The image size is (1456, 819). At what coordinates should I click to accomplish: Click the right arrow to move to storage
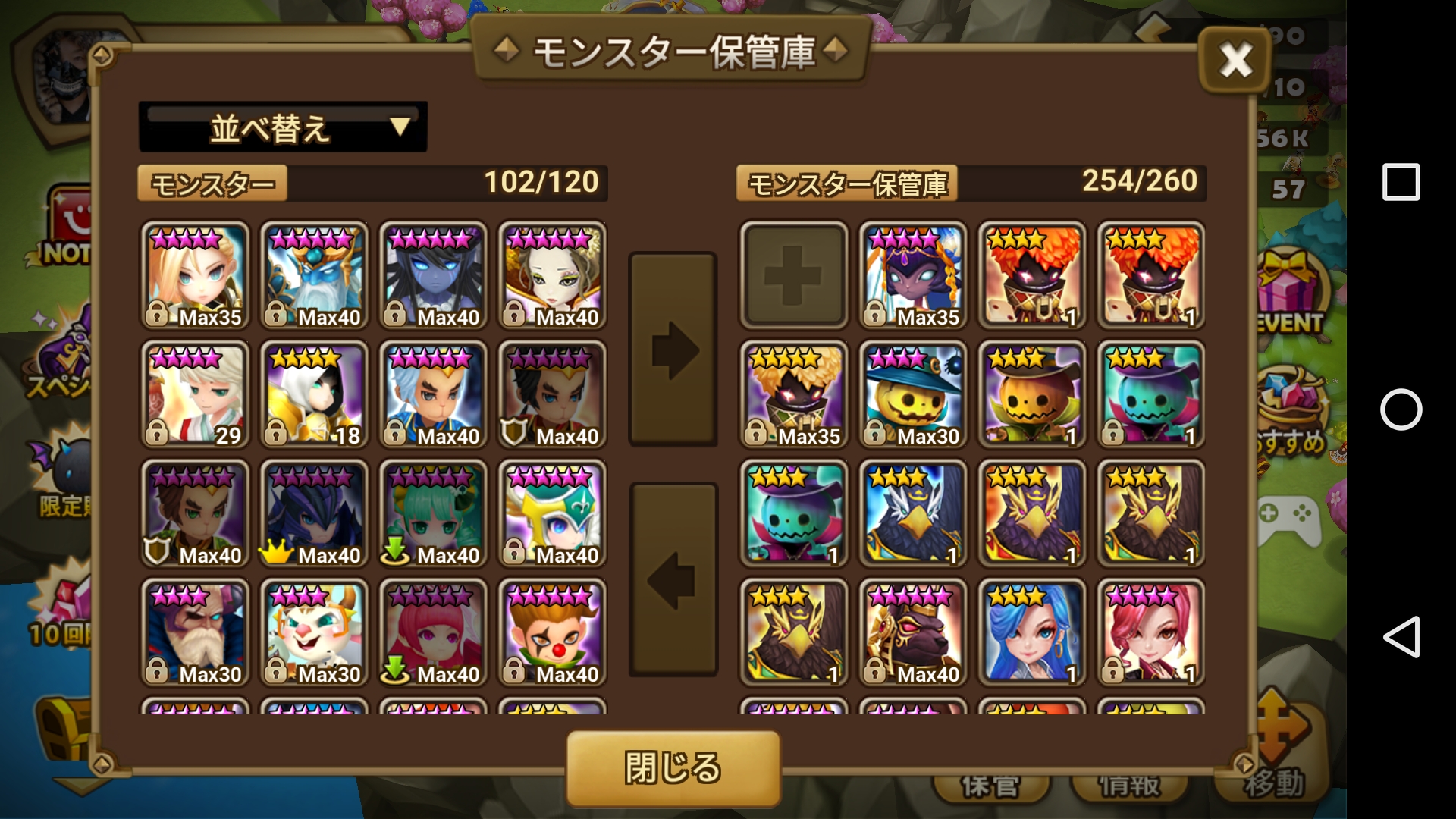(x=673, y=350)
